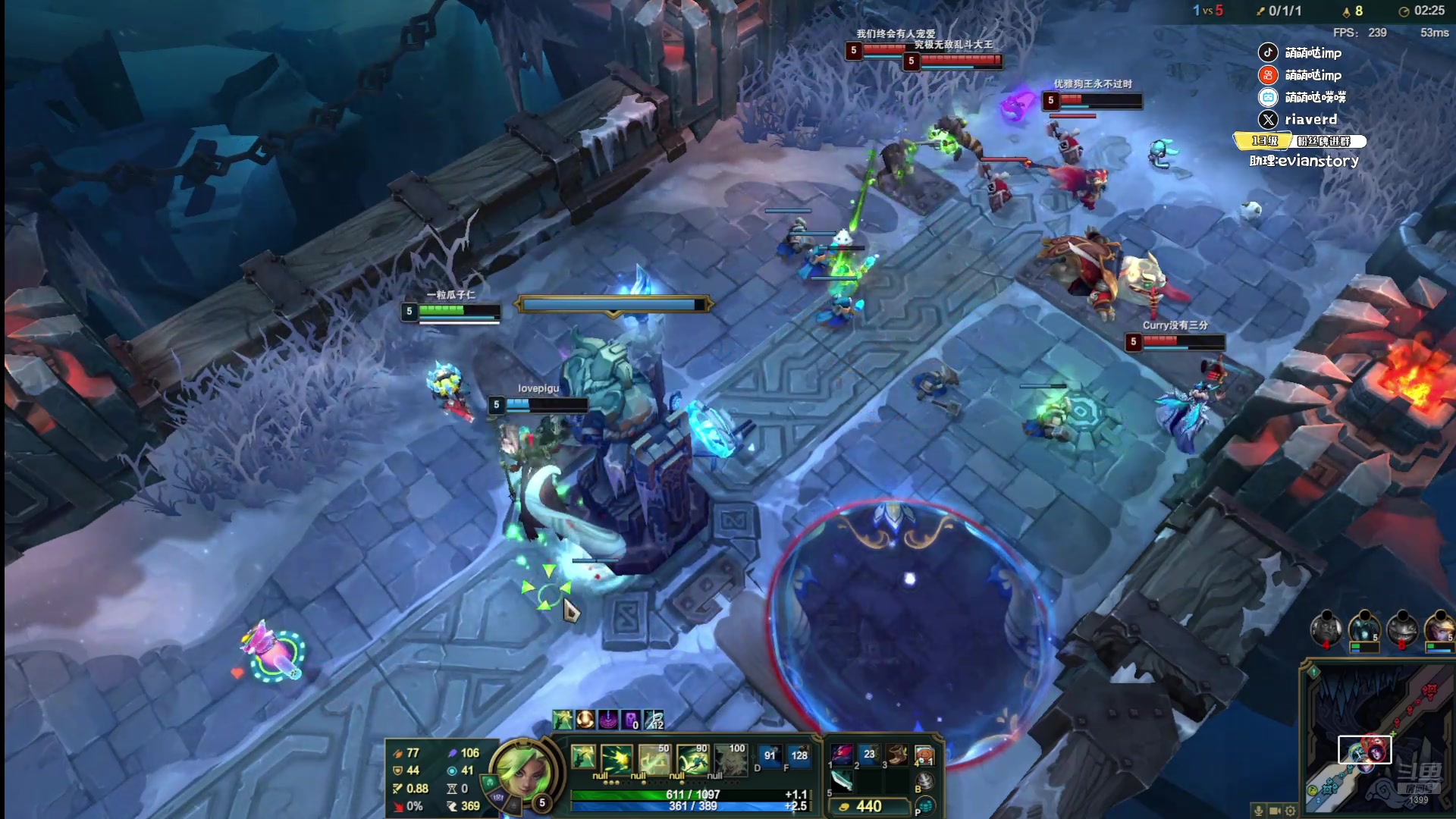Open the ARAM minimap
Viewport: 1456px width, 819px height.
tap(1376, 736)
